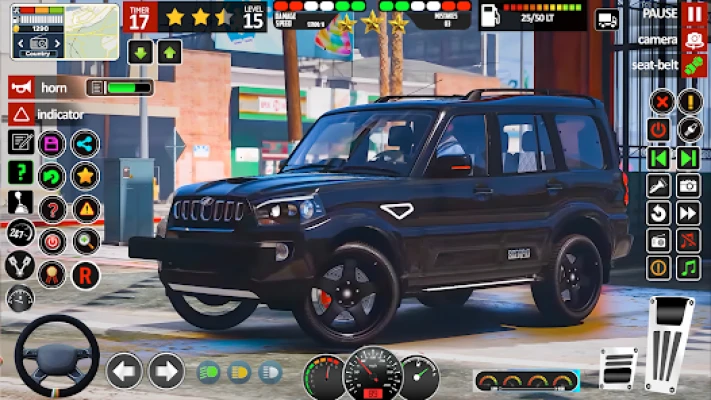This screenshot has width=711, height=400.
Task: Steer right with the right arrow
Action: 166,371
